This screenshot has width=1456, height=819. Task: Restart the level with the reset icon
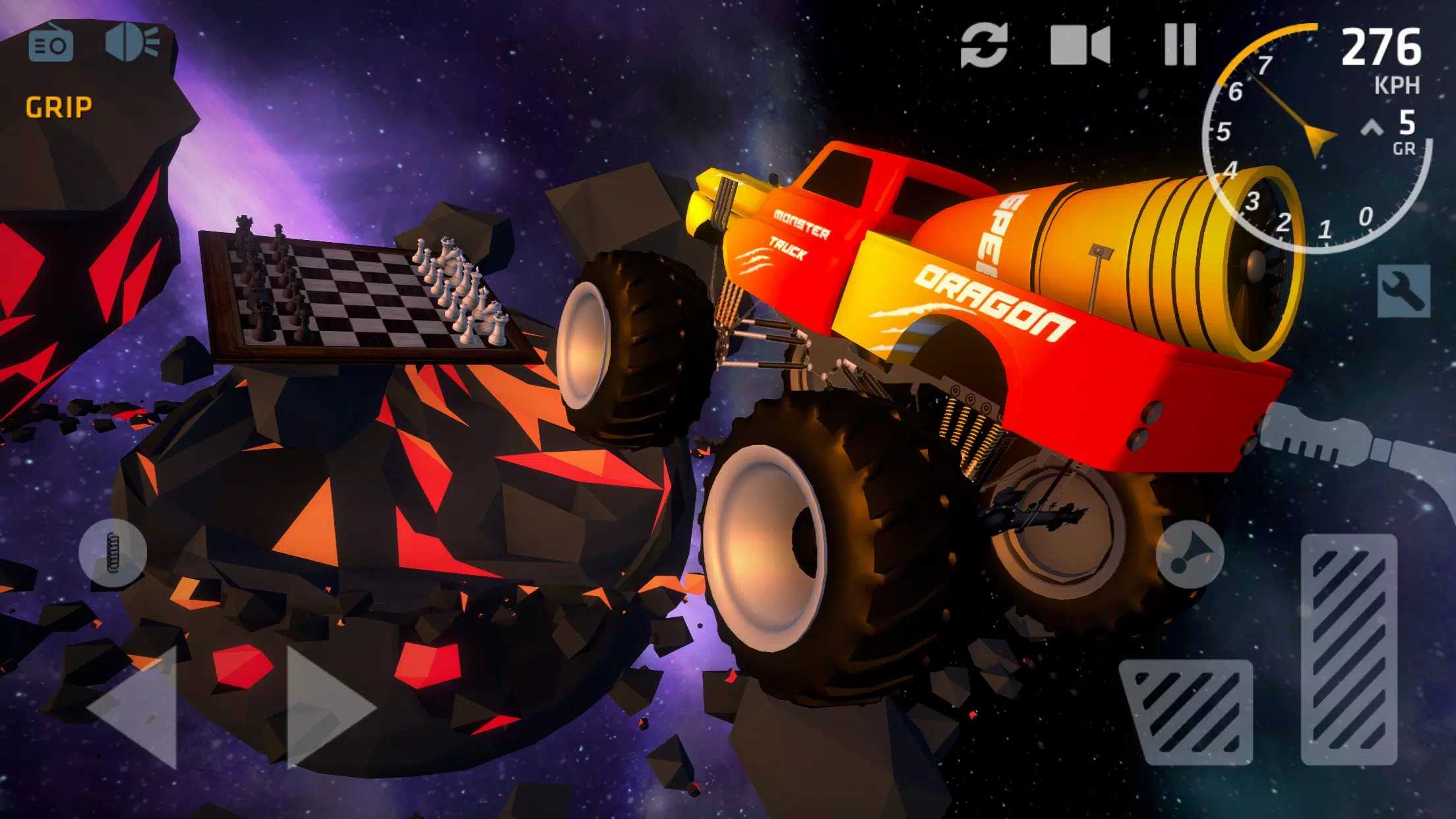coord(983,45)
